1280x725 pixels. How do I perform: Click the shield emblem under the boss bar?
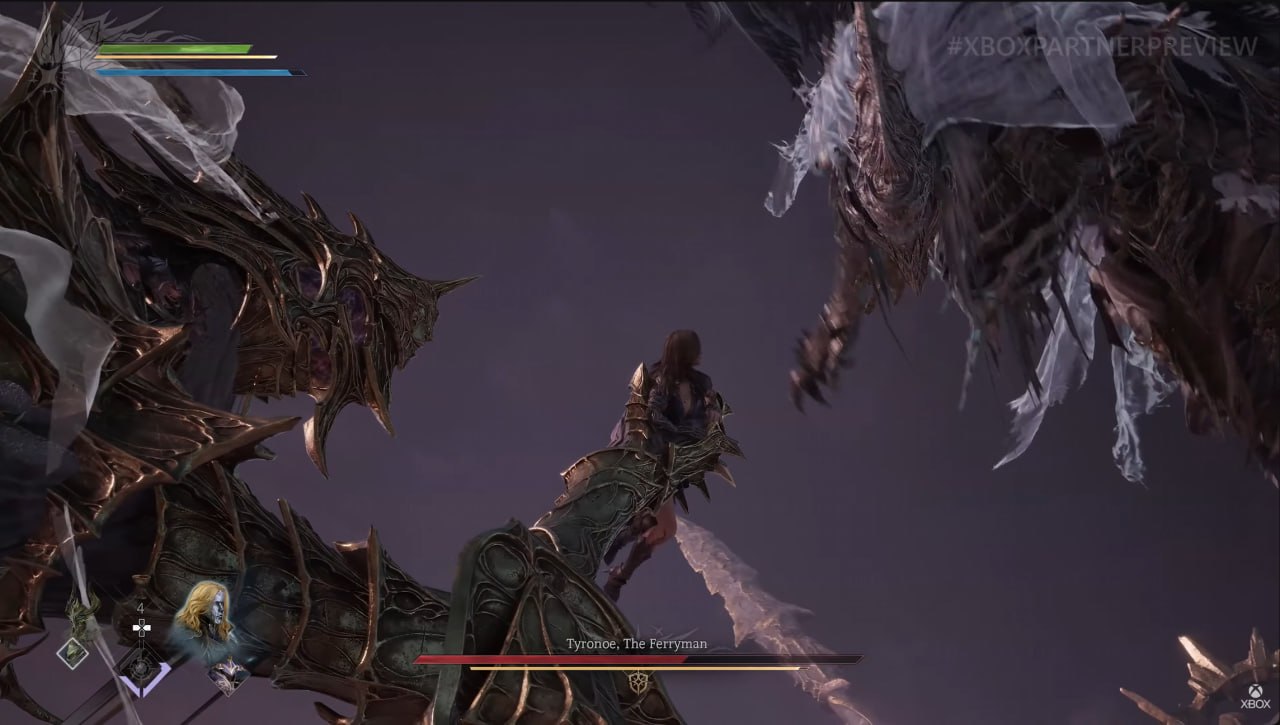point(638,683)
